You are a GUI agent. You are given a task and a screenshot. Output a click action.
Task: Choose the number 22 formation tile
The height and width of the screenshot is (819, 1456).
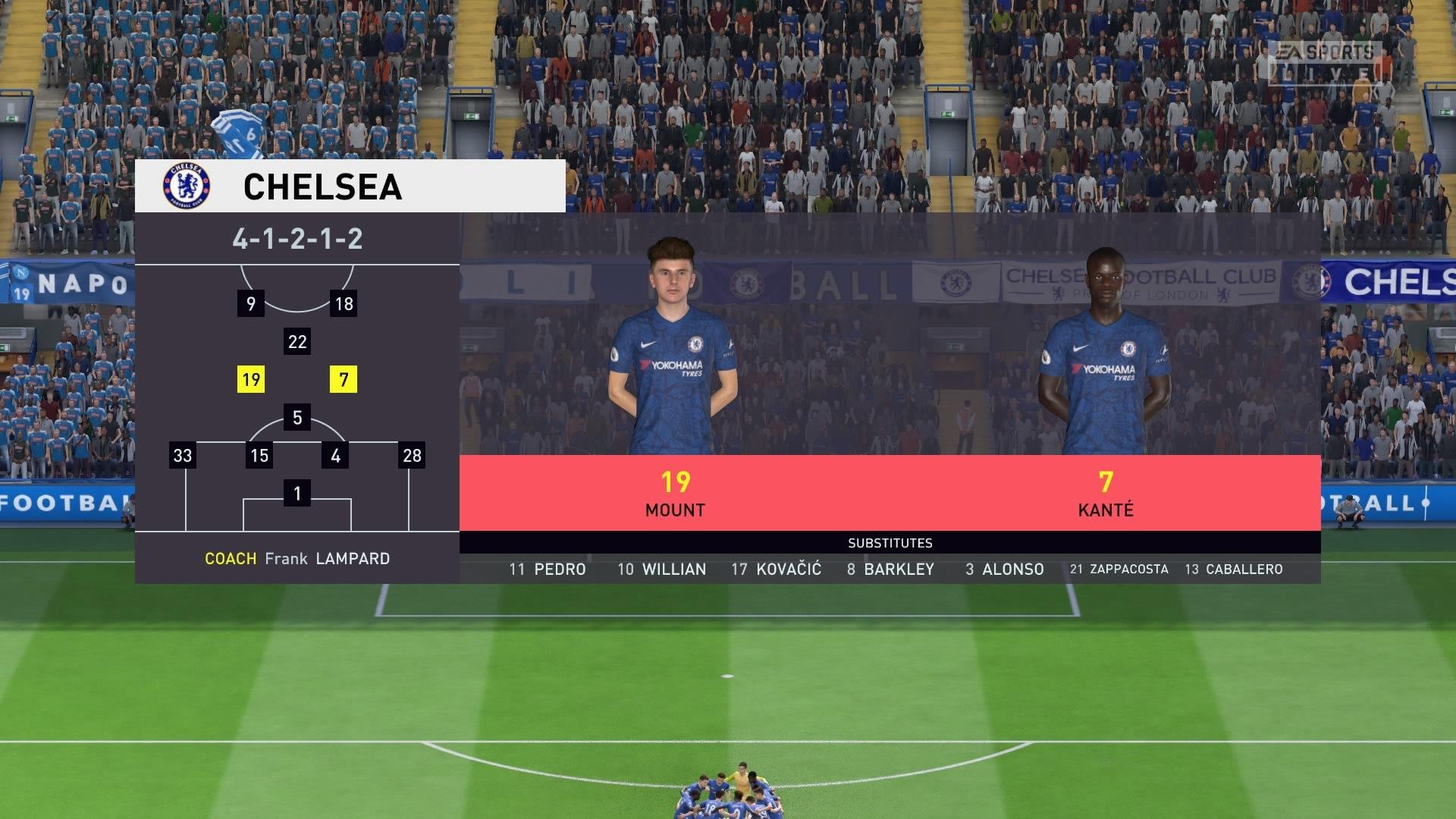click(297, 342)
